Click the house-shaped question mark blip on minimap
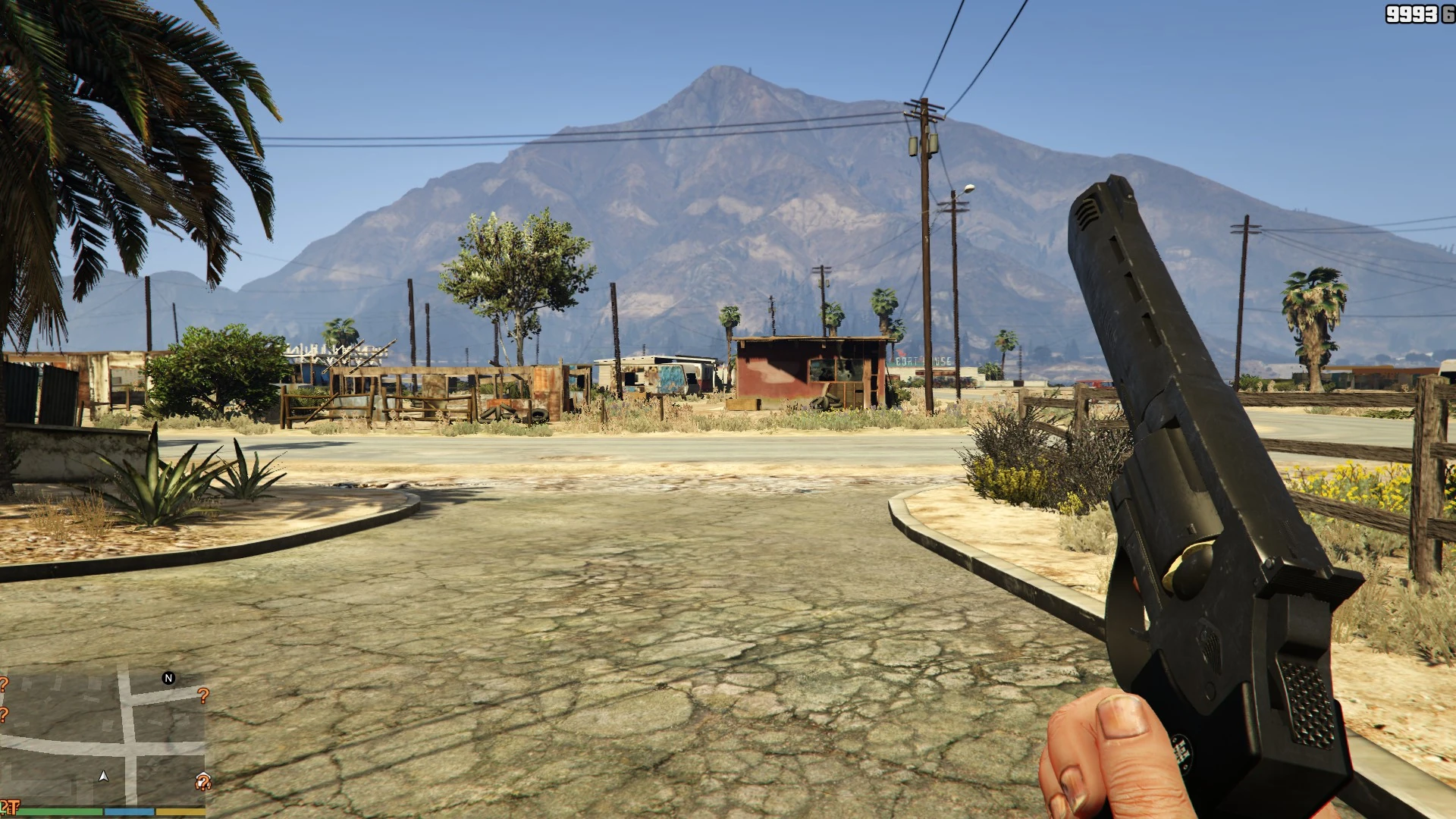 coord(202,781)
